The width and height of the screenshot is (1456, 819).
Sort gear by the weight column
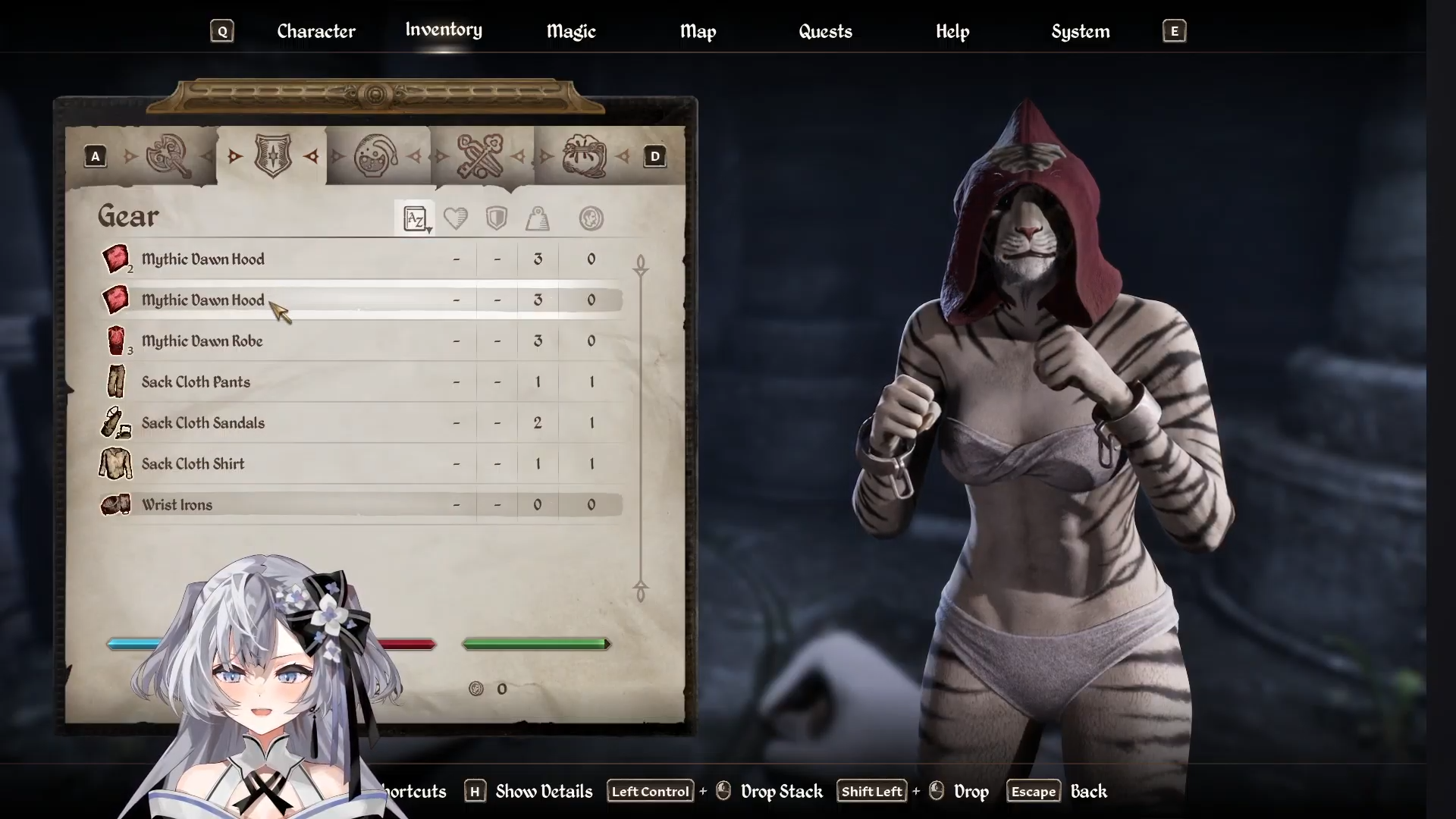pyautogui.click(x=538, y=219)
